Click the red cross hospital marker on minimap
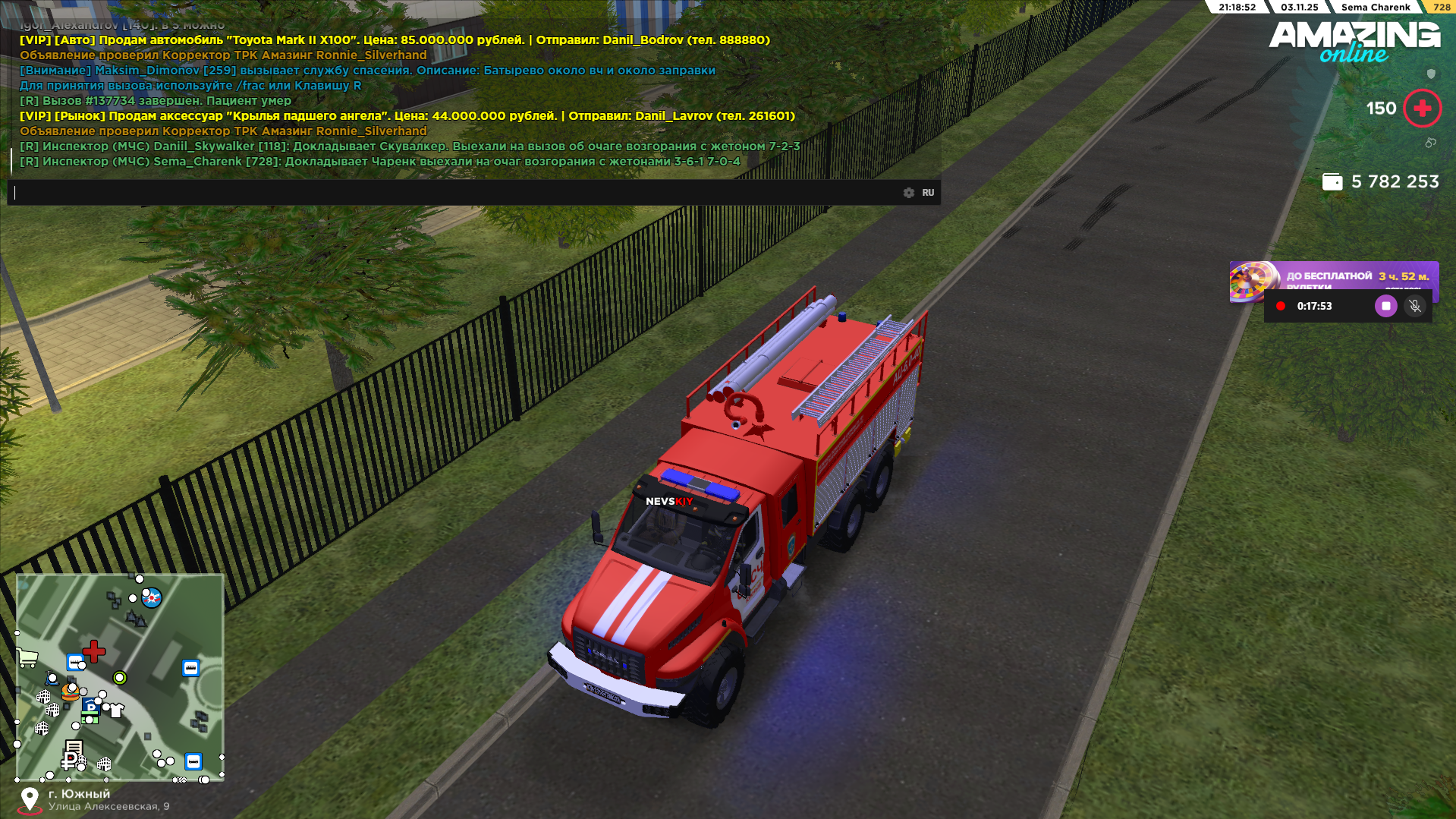This screenshot has width=1456, height=819. point(94,651)
